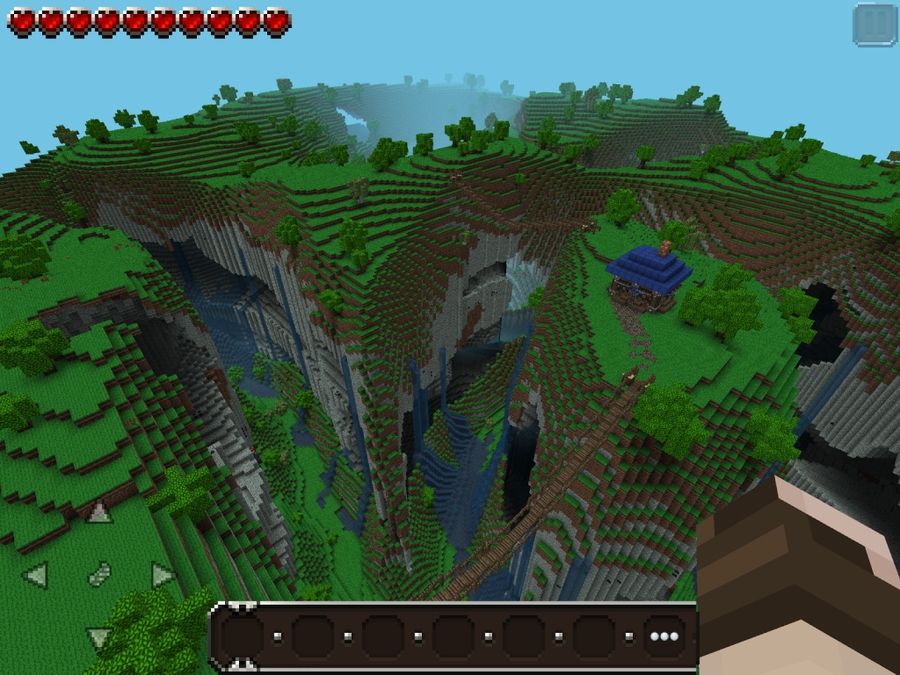Tap the center button of the movement pad
The height and width of the screenshot is (675, 900).
point(99,575)
